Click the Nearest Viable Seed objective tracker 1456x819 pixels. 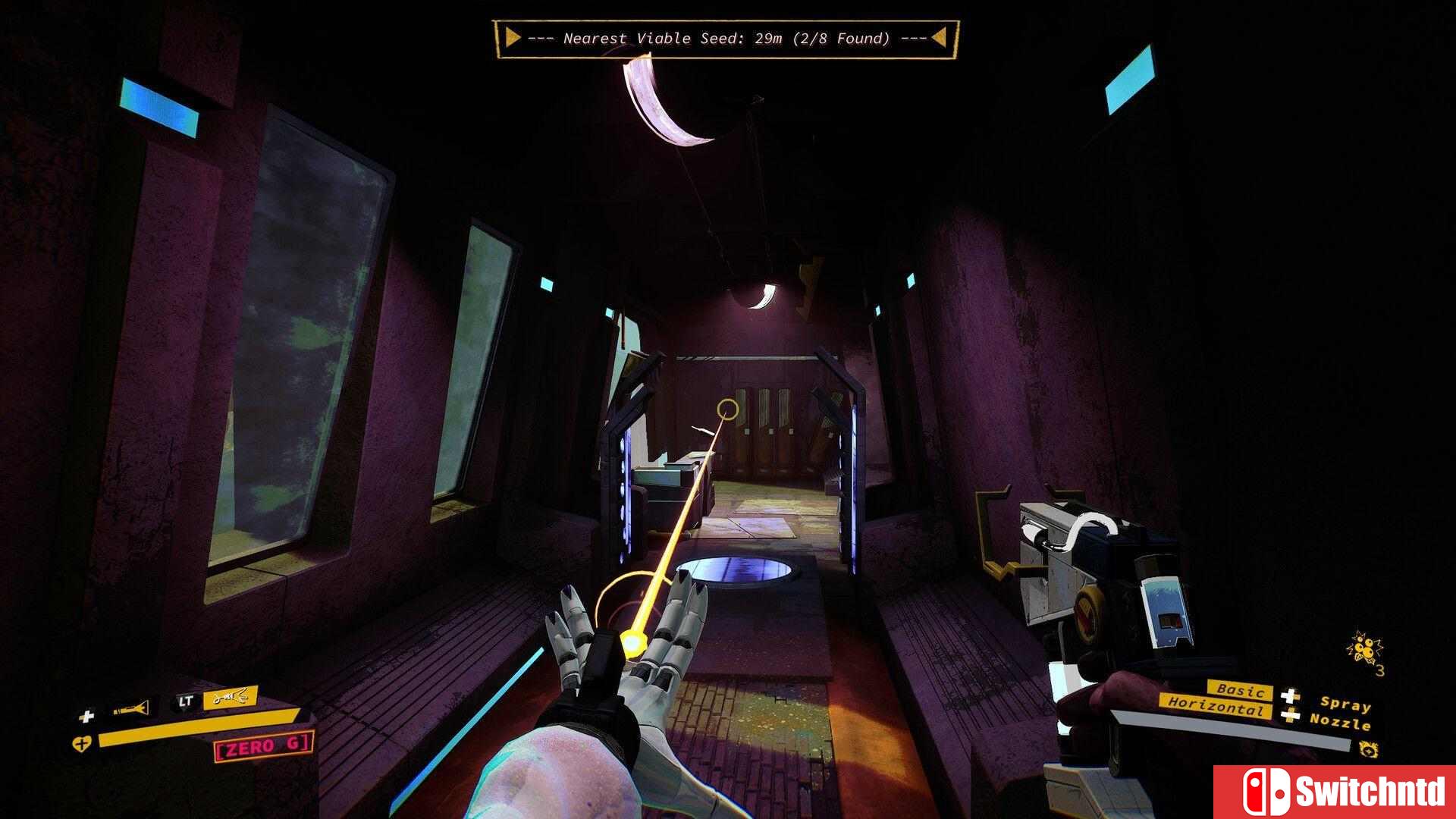pos(726,39)
